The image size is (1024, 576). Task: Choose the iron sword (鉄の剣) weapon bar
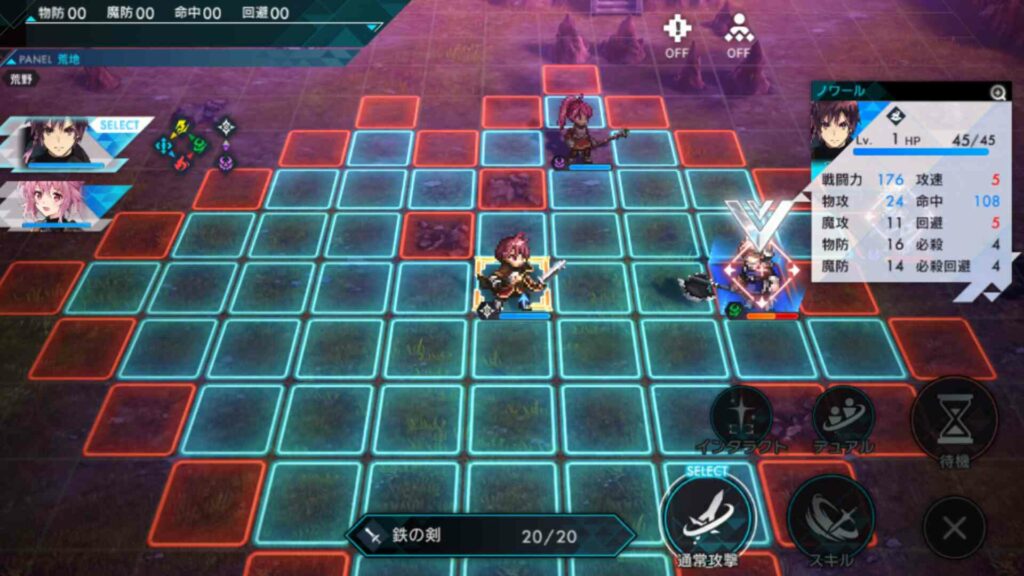point(490,536)
